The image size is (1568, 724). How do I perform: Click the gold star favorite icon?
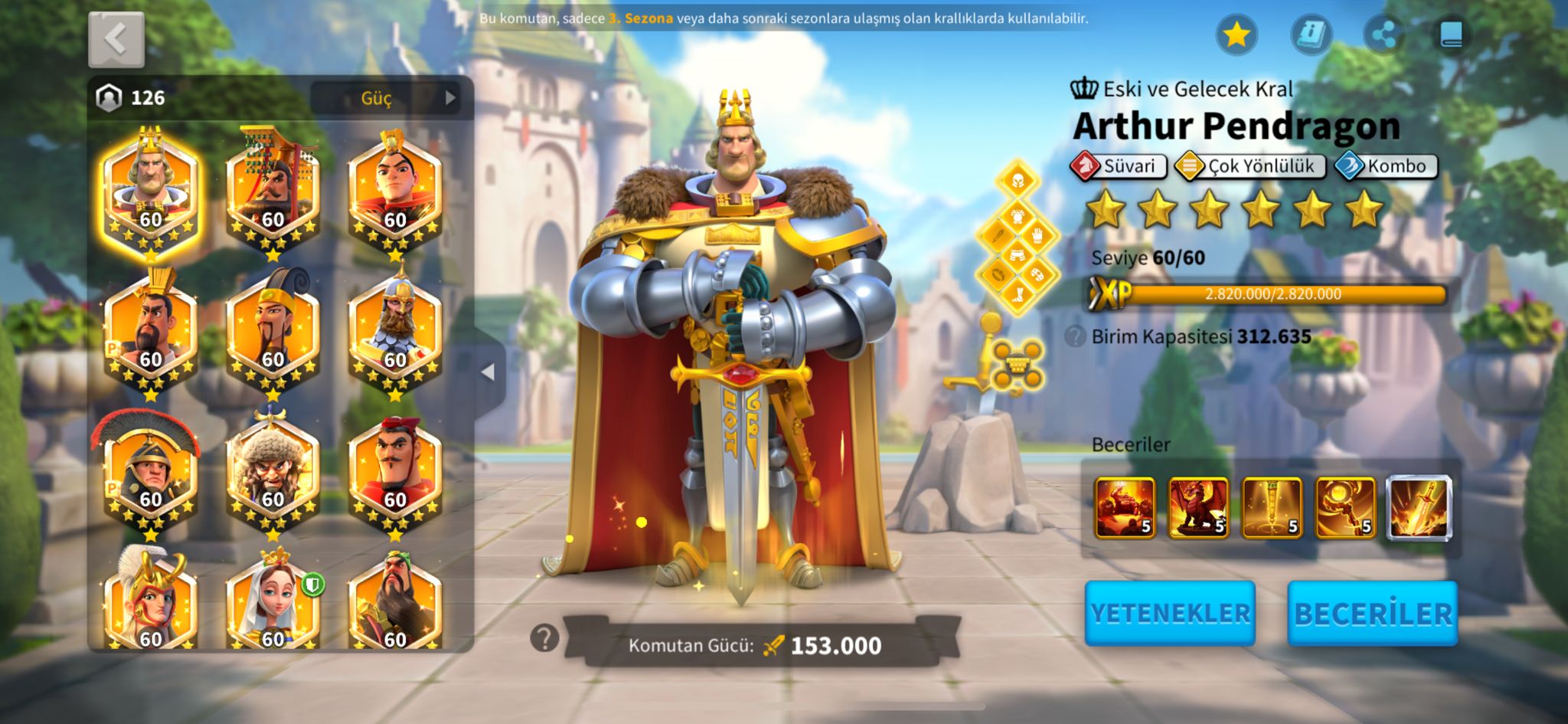[x=1236, y=34]
